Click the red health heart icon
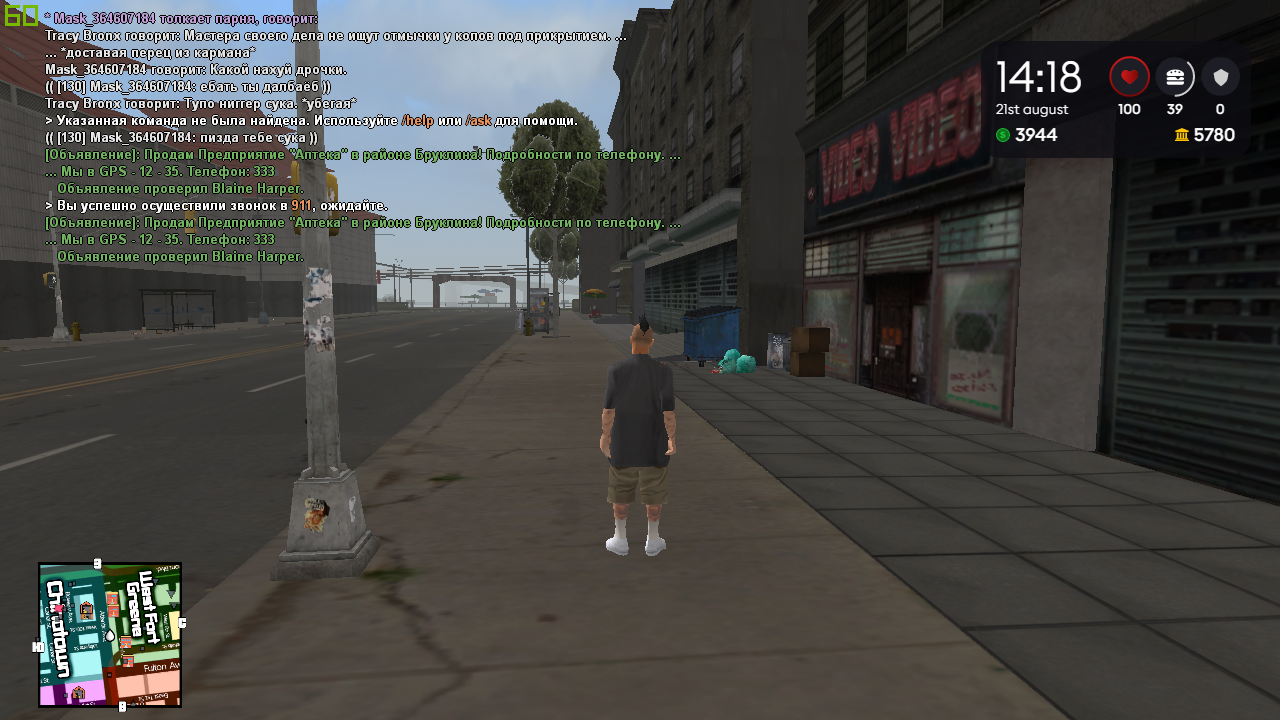 pos(1129,76)
